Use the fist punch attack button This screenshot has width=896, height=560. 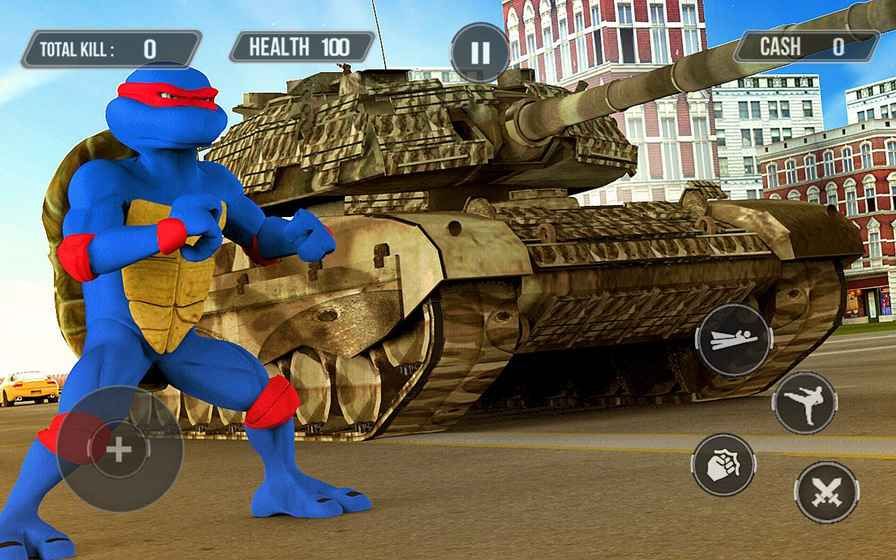click(723, 464)
